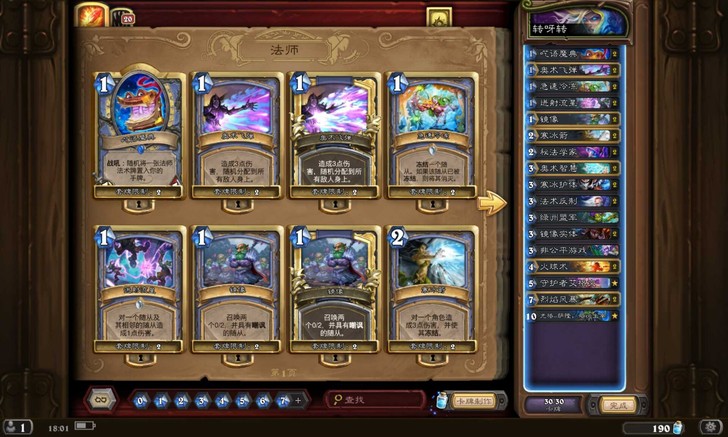This screenshot has width=728, height=437.
Task: Click the gold icon tab above the book
Action: [436, 17]
